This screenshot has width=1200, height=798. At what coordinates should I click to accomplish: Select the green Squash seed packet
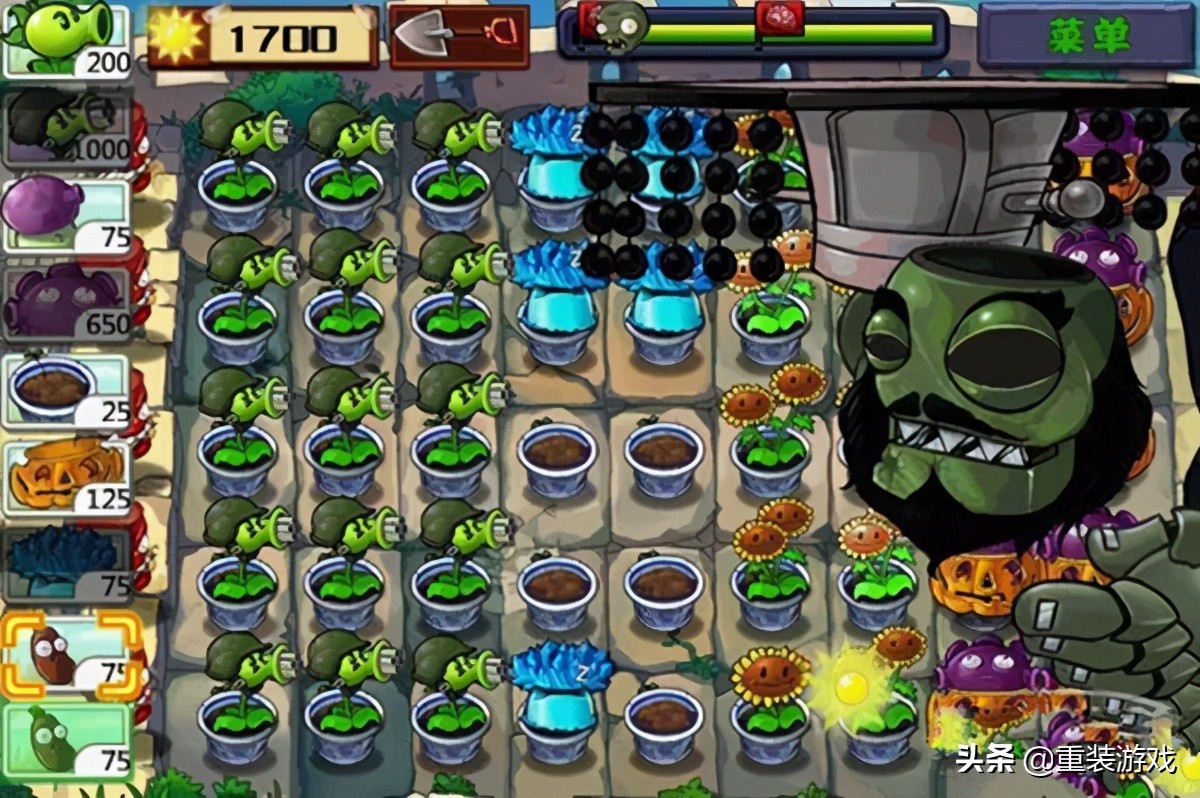pos(67,742)
